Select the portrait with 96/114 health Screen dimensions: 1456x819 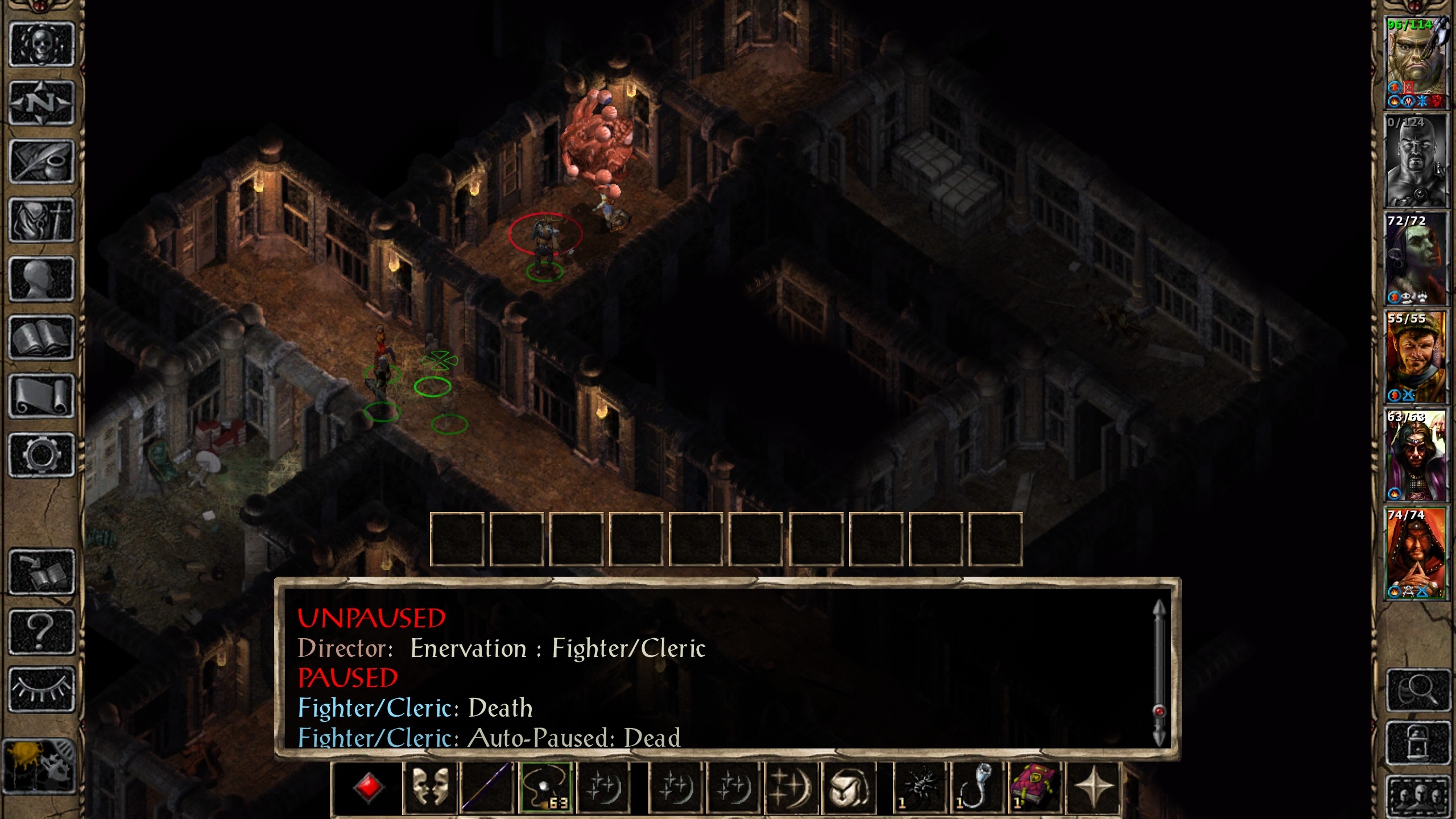[x=1415, y=63]
